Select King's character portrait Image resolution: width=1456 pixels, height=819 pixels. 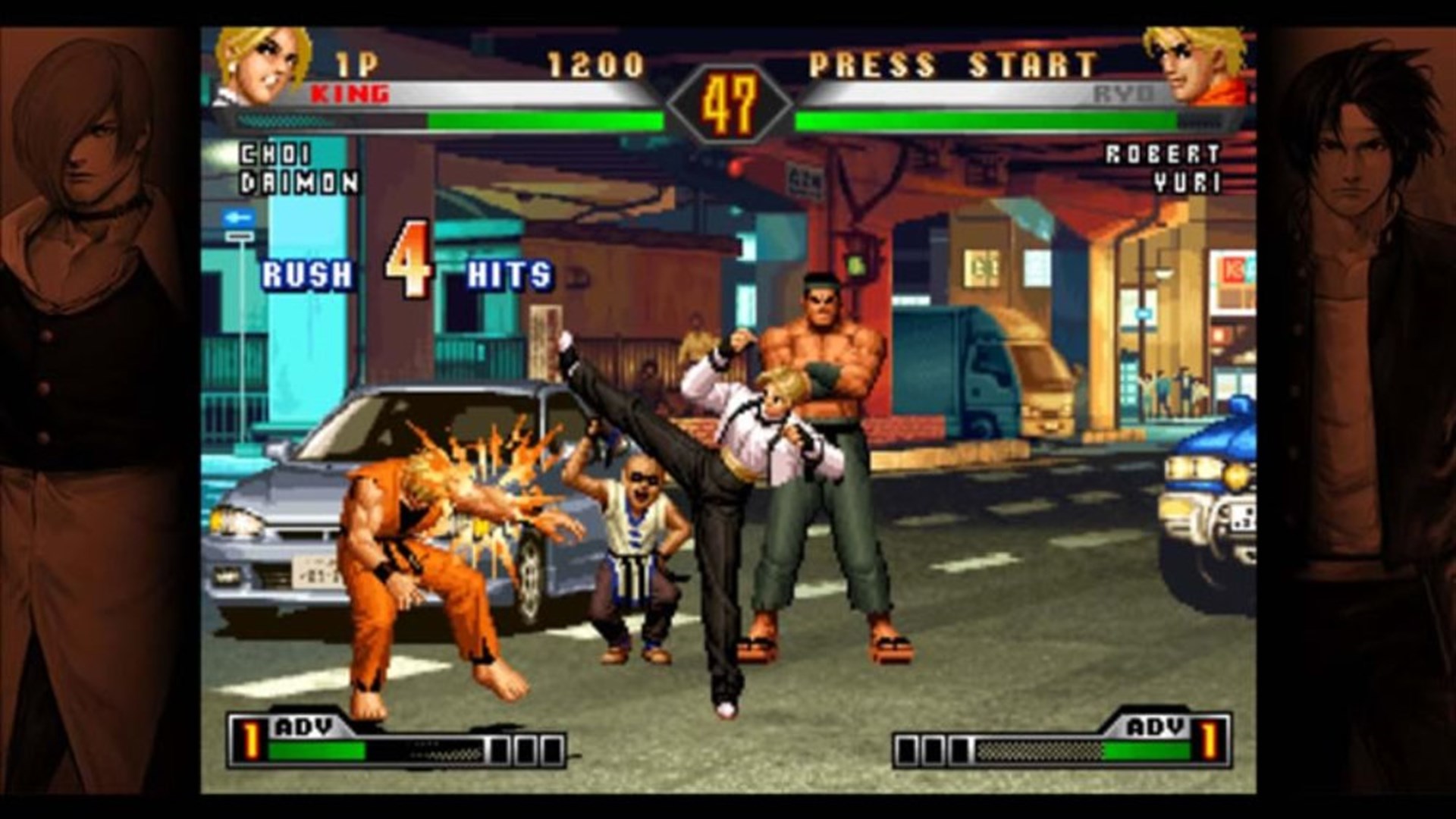(262, 64)
